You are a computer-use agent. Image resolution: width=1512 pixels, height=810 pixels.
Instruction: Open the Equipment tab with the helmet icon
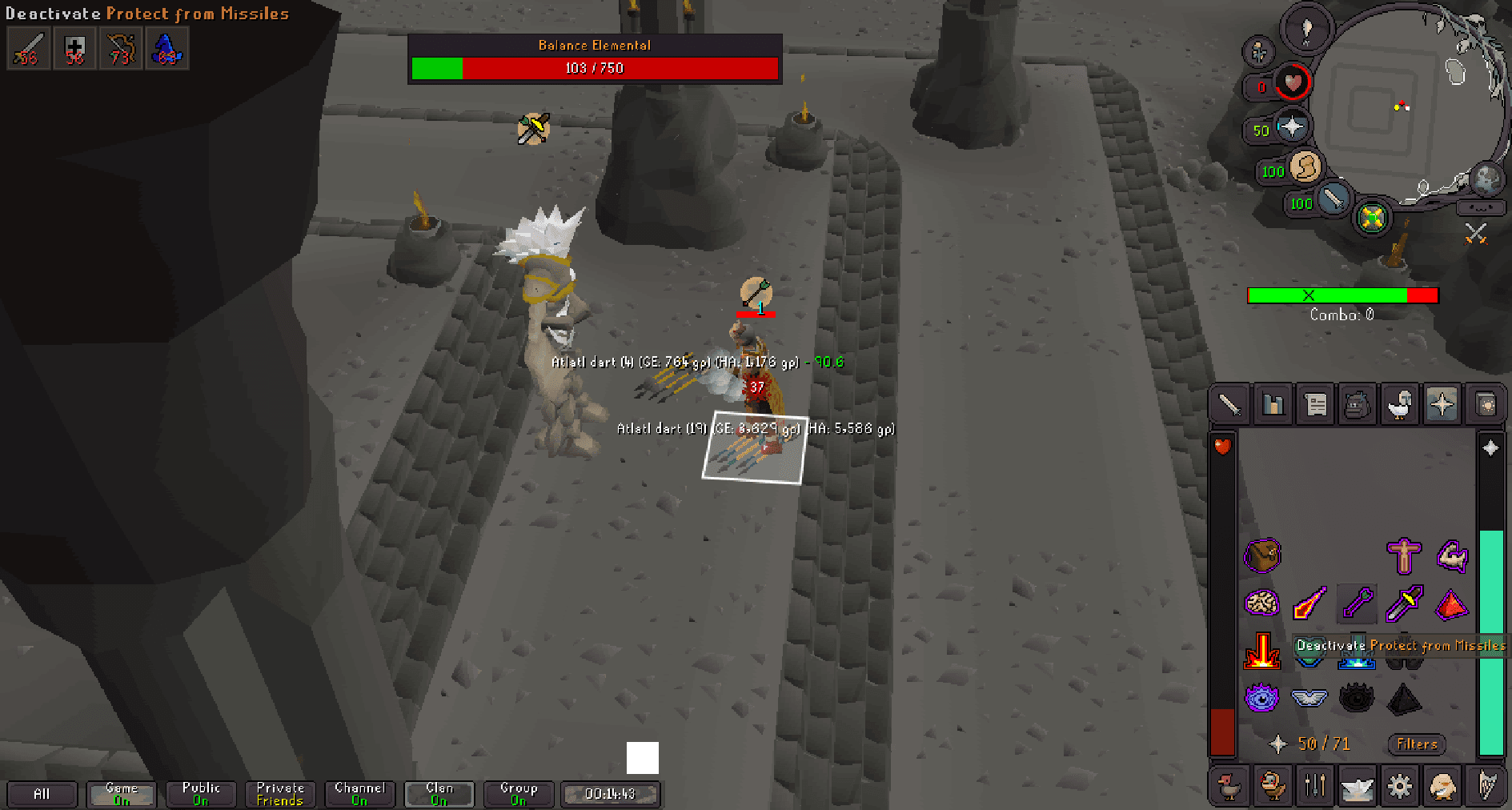[x=1401, y=404]
